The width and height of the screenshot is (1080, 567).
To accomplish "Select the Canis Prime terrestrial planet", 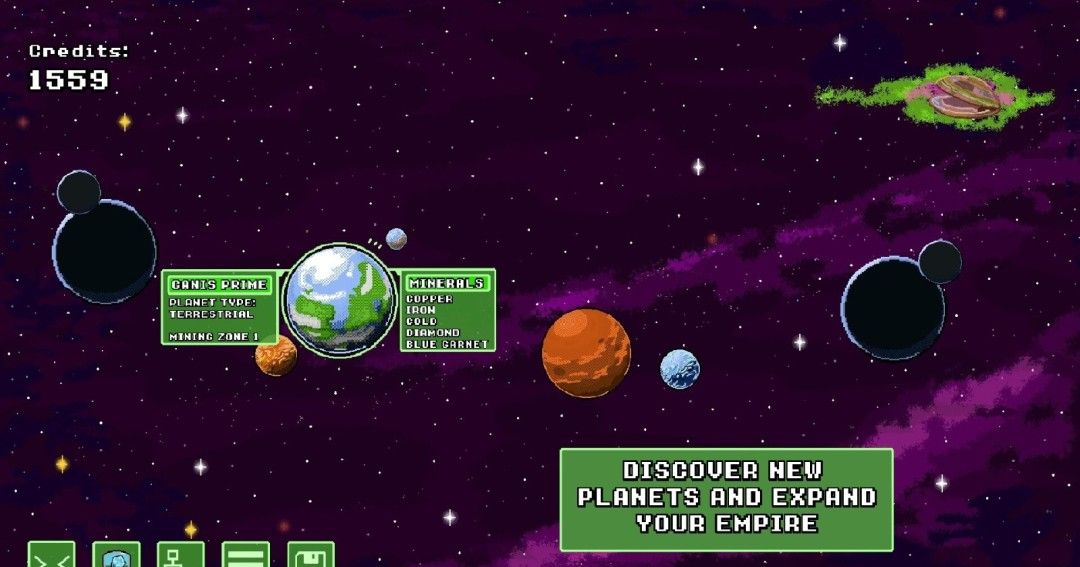I will (340, 299).
